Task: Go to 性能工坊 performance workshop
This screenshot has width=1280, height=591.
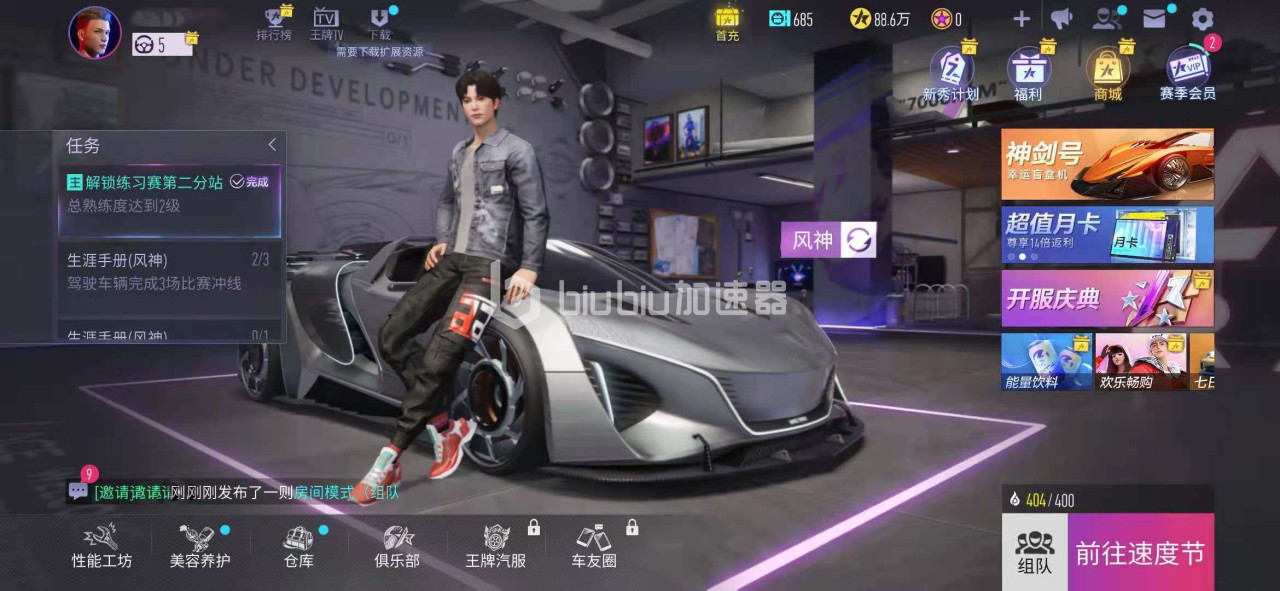Action: (x=101, y=546)
